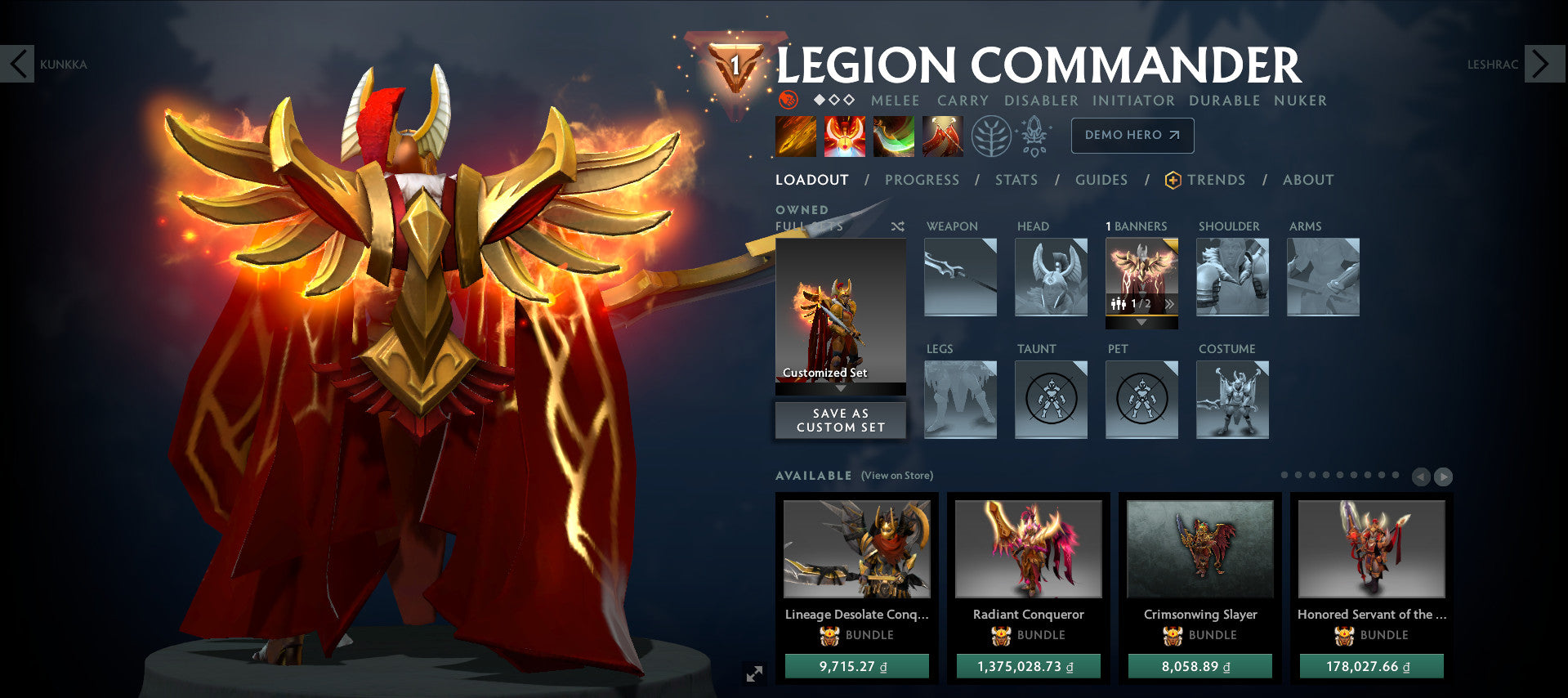Click the banner style chevron to cycle styles
This screenshot has width=1568, height=698.
(x=1171, y=302)
